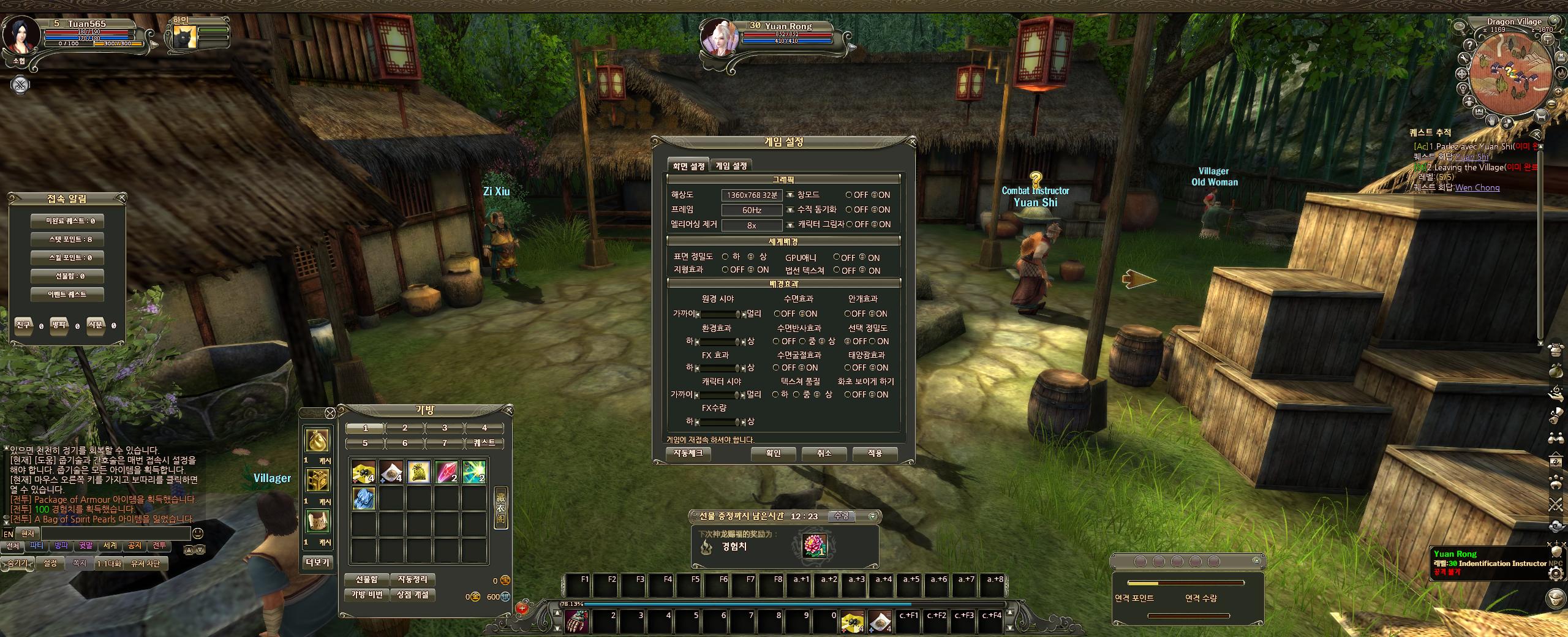Set 안개효과 to OFF
Image resolution: width=1568 pixels, height=637 pixels.
click(x=848, y=314)
